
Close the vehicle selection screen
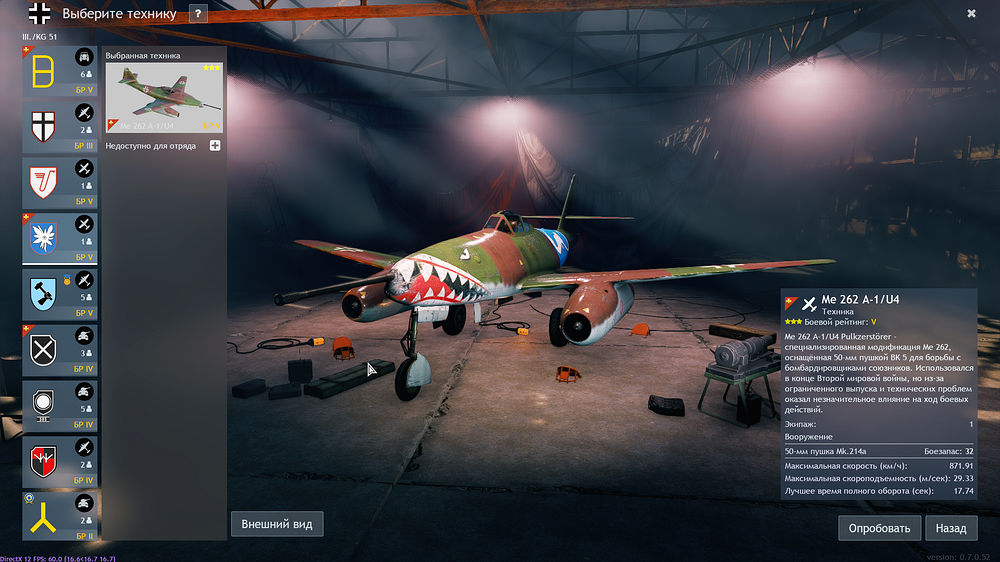[x=971, y=14]
